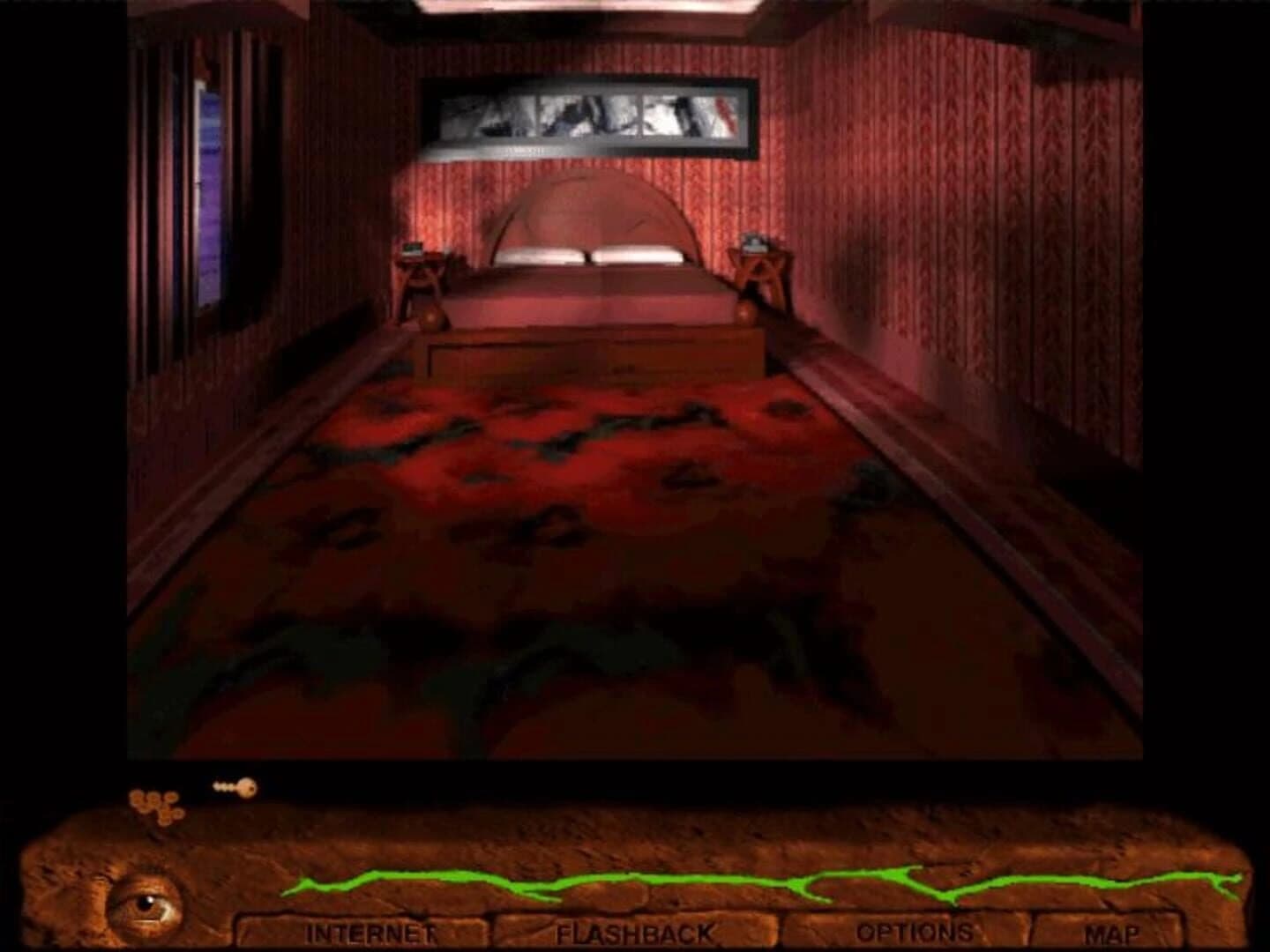Pick up the stack of coins inventory item

click(154, 802)
